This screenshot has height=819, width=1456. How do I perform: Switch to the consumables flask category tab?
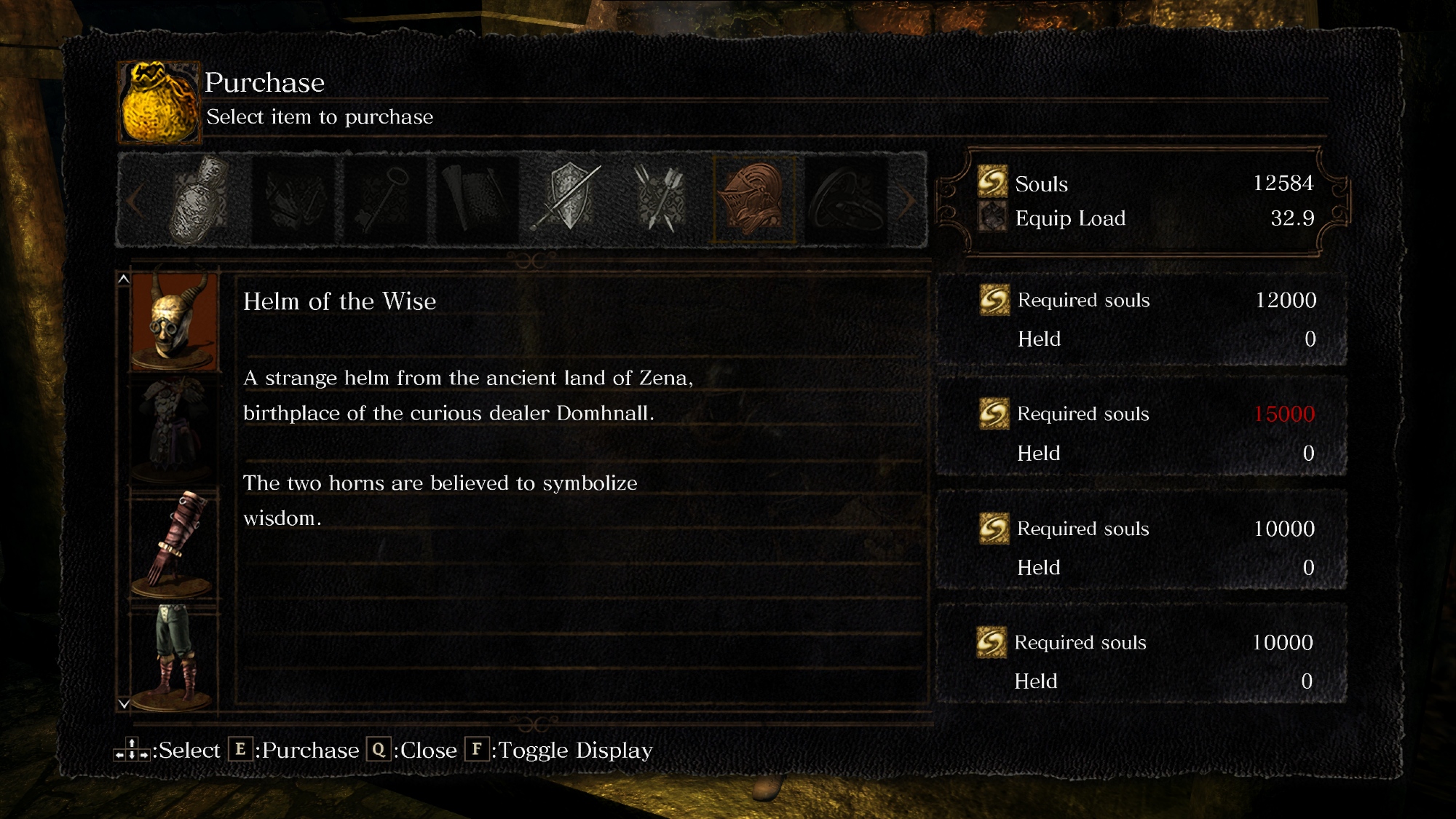200,198
